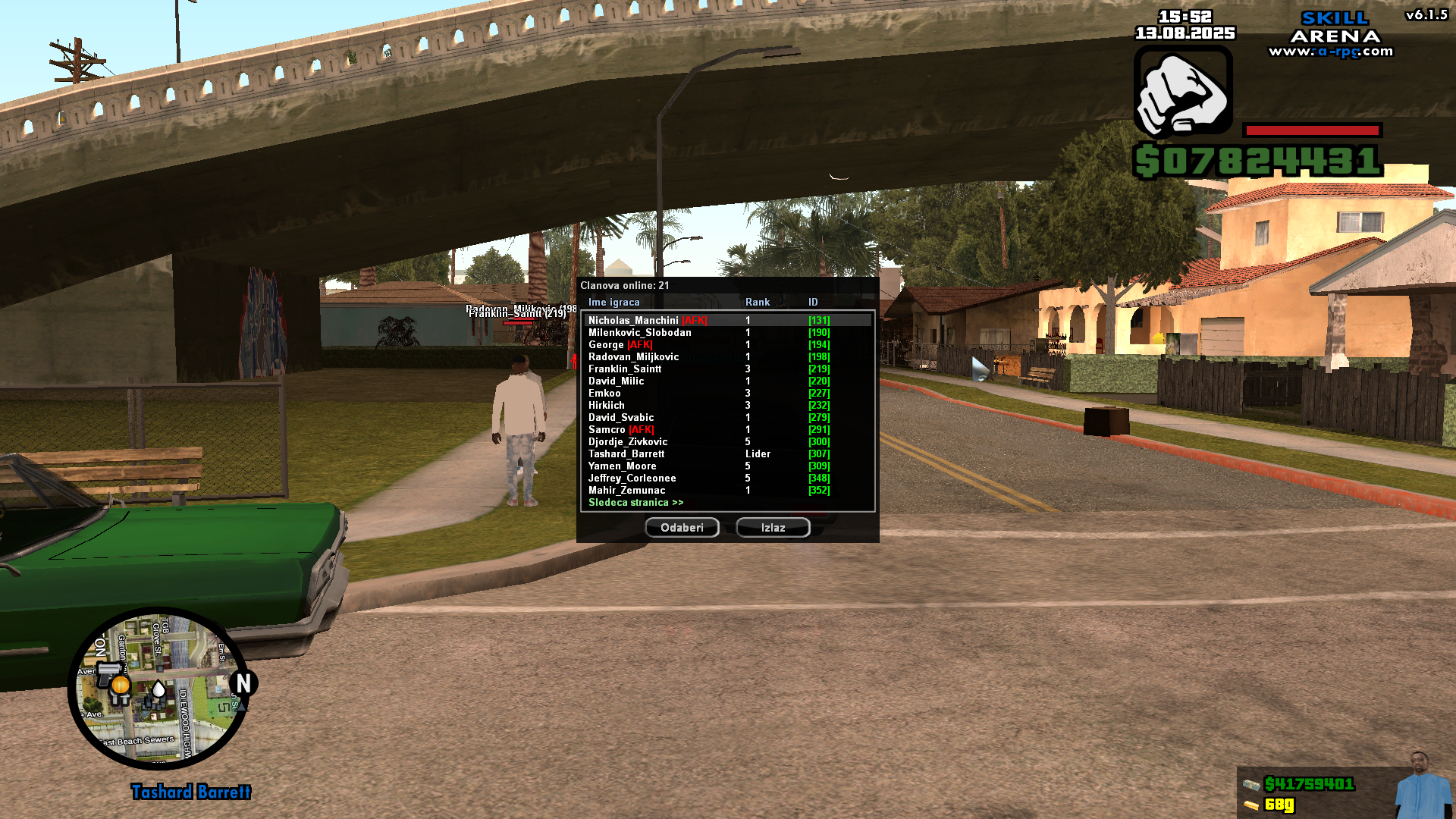Open Sledeca stranica for more members
Image resolution: width=1456 pixels, height=819 pixels.
tap(634, 502)
